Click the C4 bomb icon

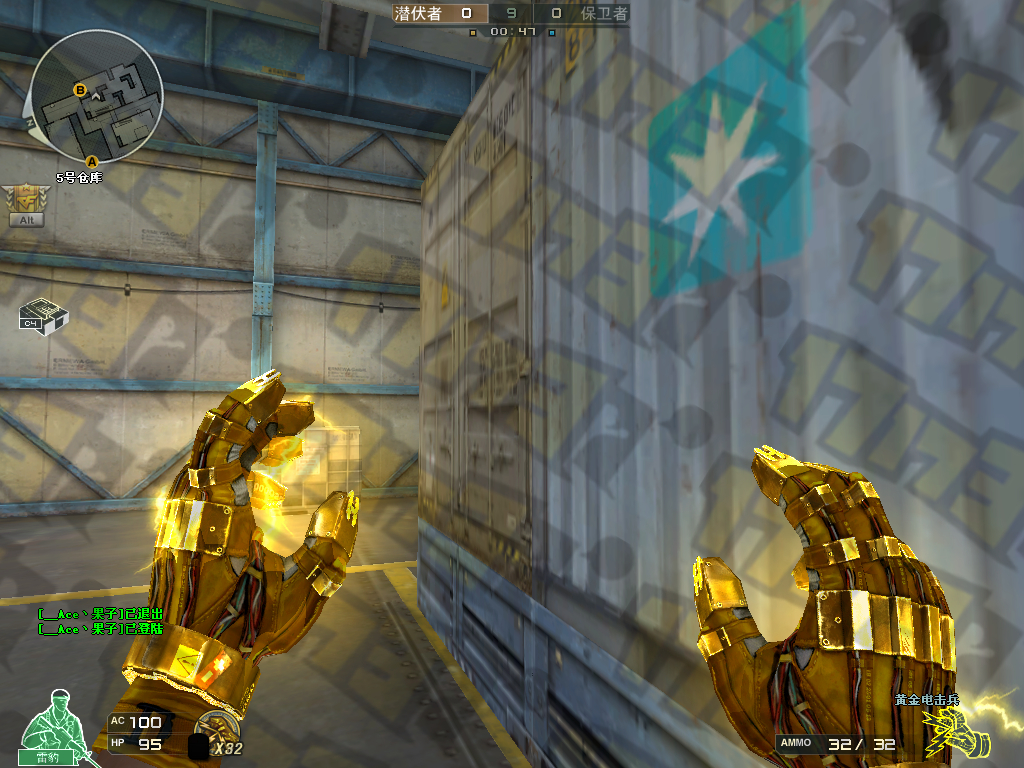[x=43, y=316]
